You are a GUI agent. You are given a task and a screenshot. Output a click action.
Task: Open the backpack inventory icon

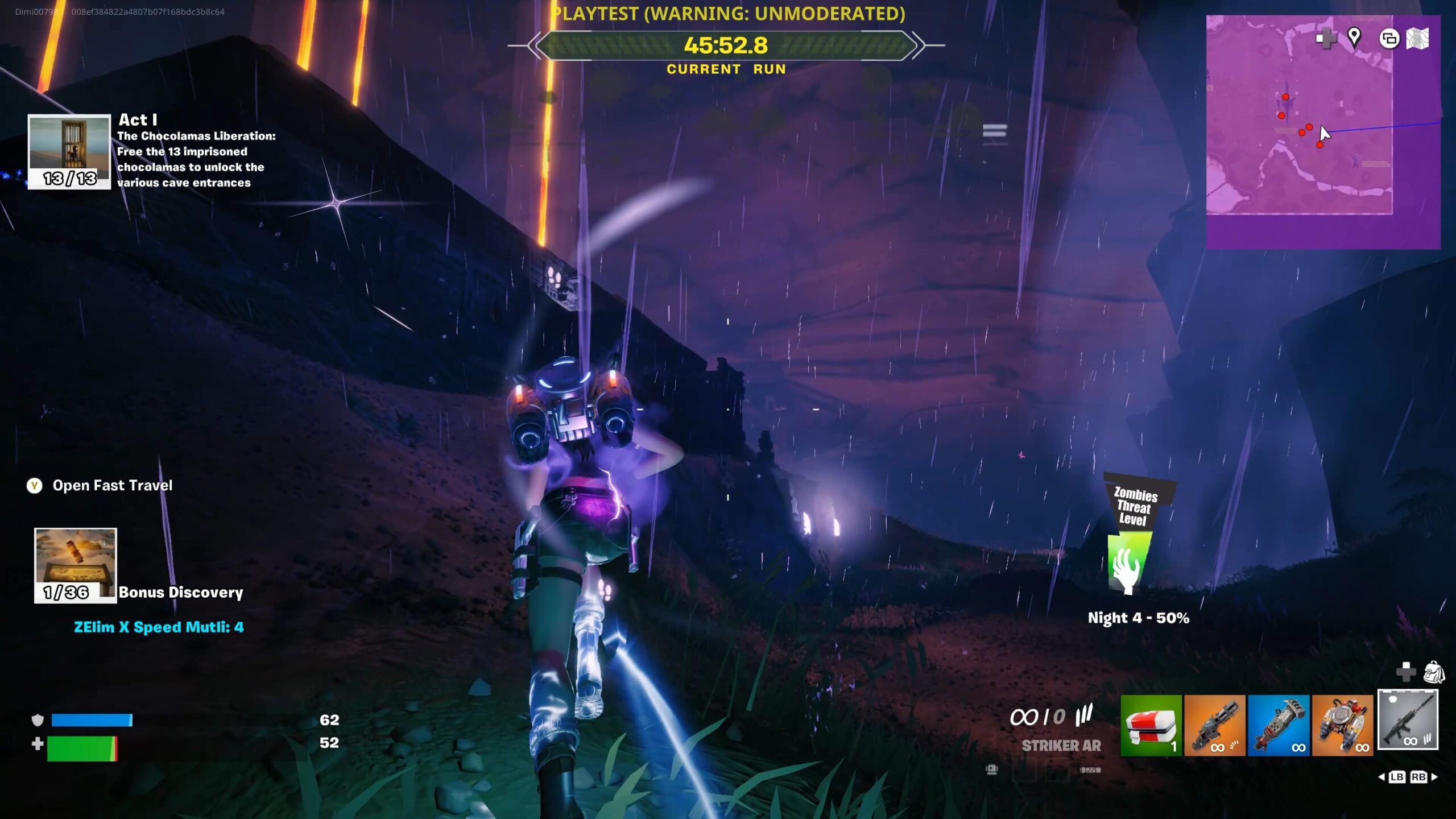click(x=1434, y=672)
